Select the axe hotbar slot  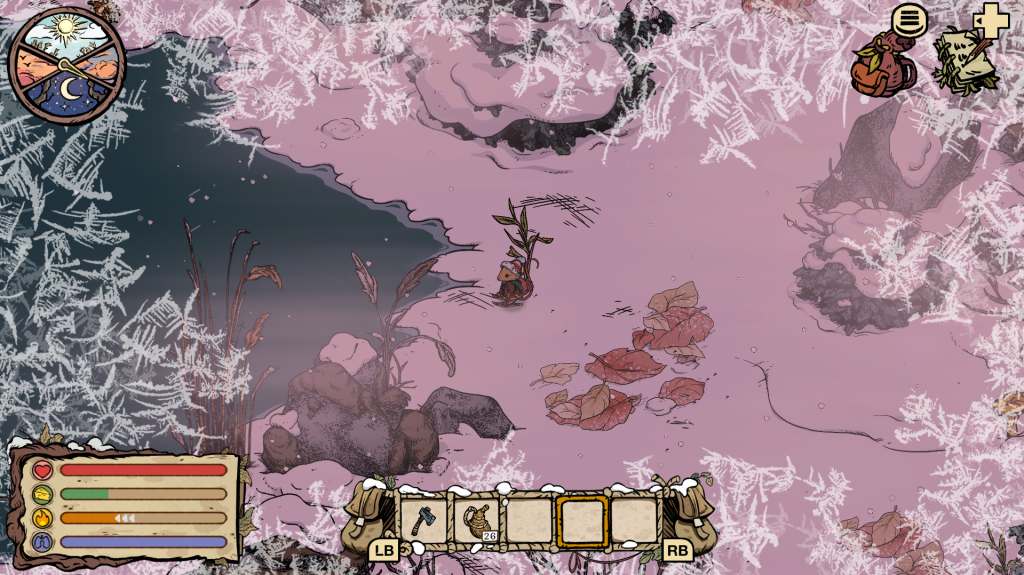pos(424,521)
